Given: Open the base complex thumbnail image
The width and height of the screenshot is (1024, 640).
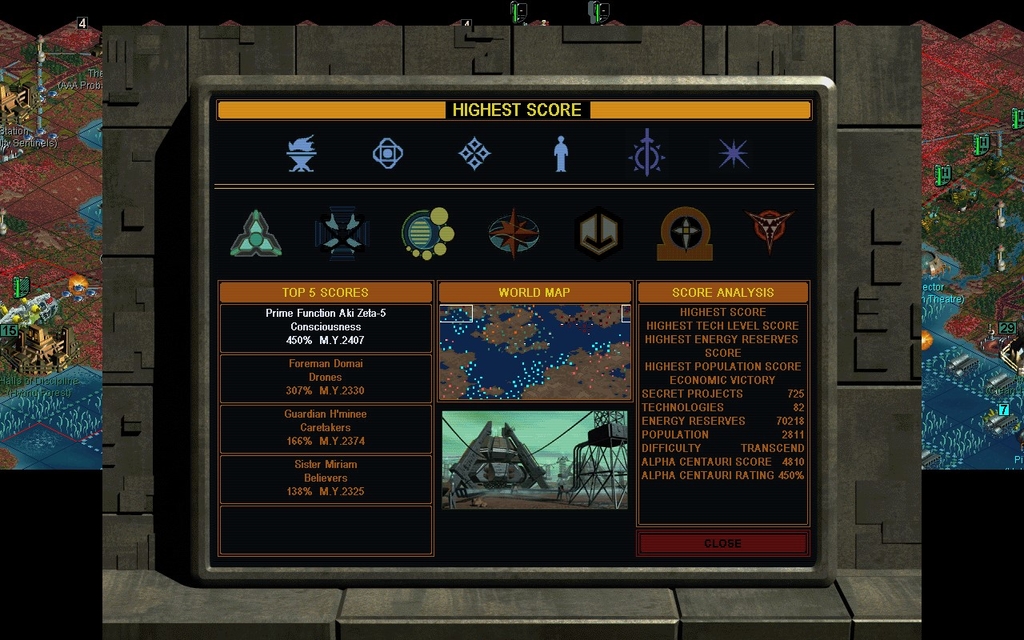Looking at the screenshot, I should 535,459.
